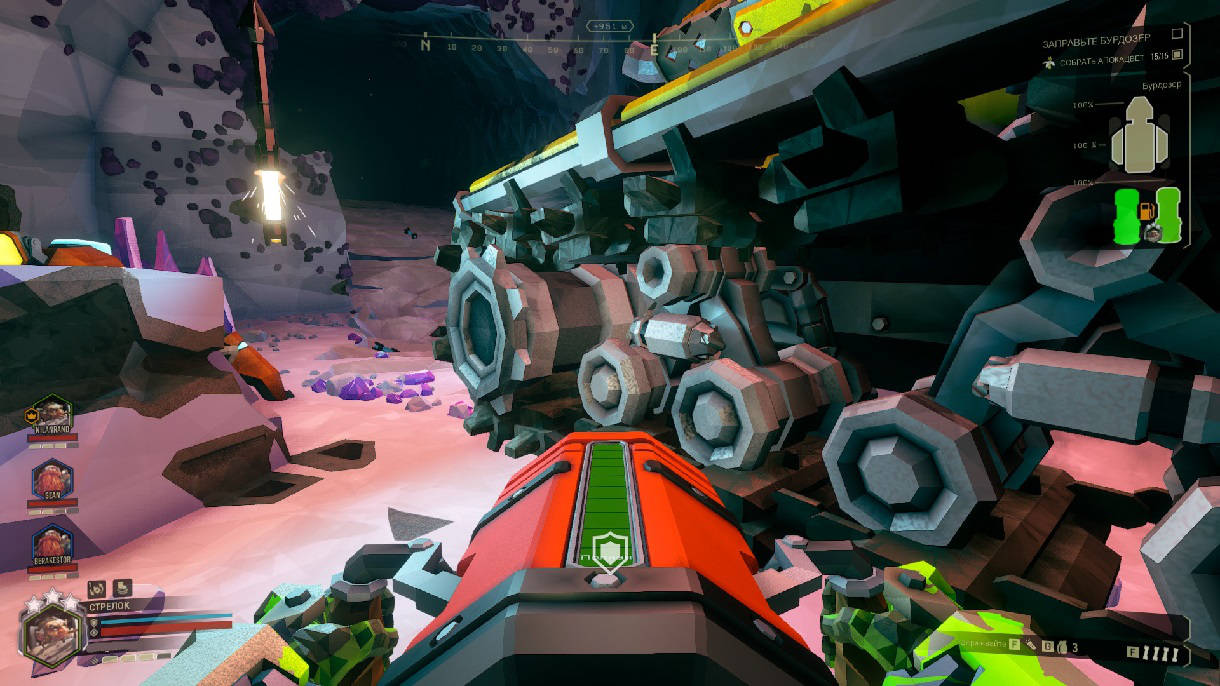Image resolution: width=1220 pixels, height=686 pixels.
Task: Click the apoca bloom flower icon
Action: 1049,62
